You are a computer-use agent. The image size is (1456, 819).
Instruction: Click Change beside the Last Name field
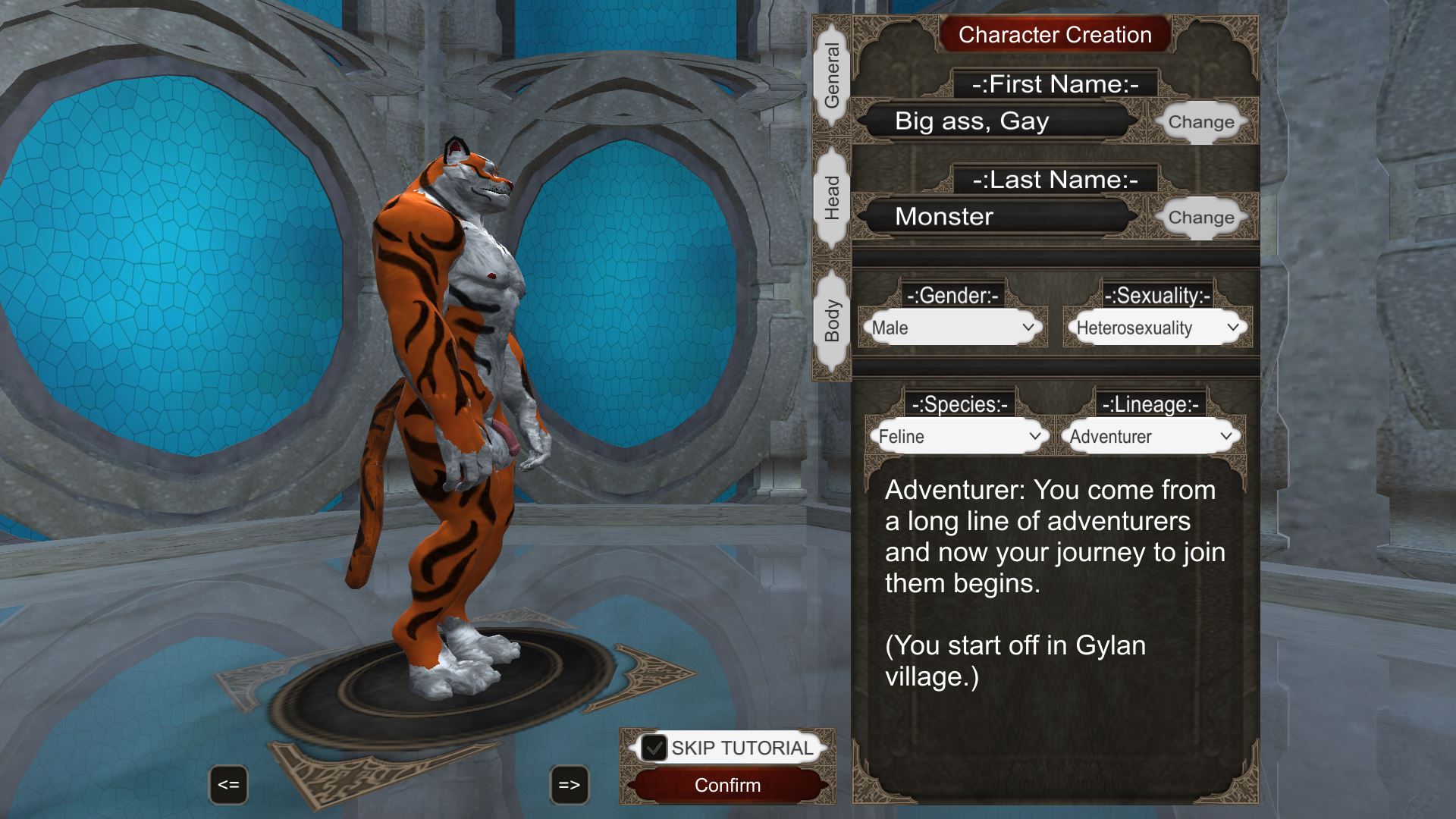(1200, 218)
